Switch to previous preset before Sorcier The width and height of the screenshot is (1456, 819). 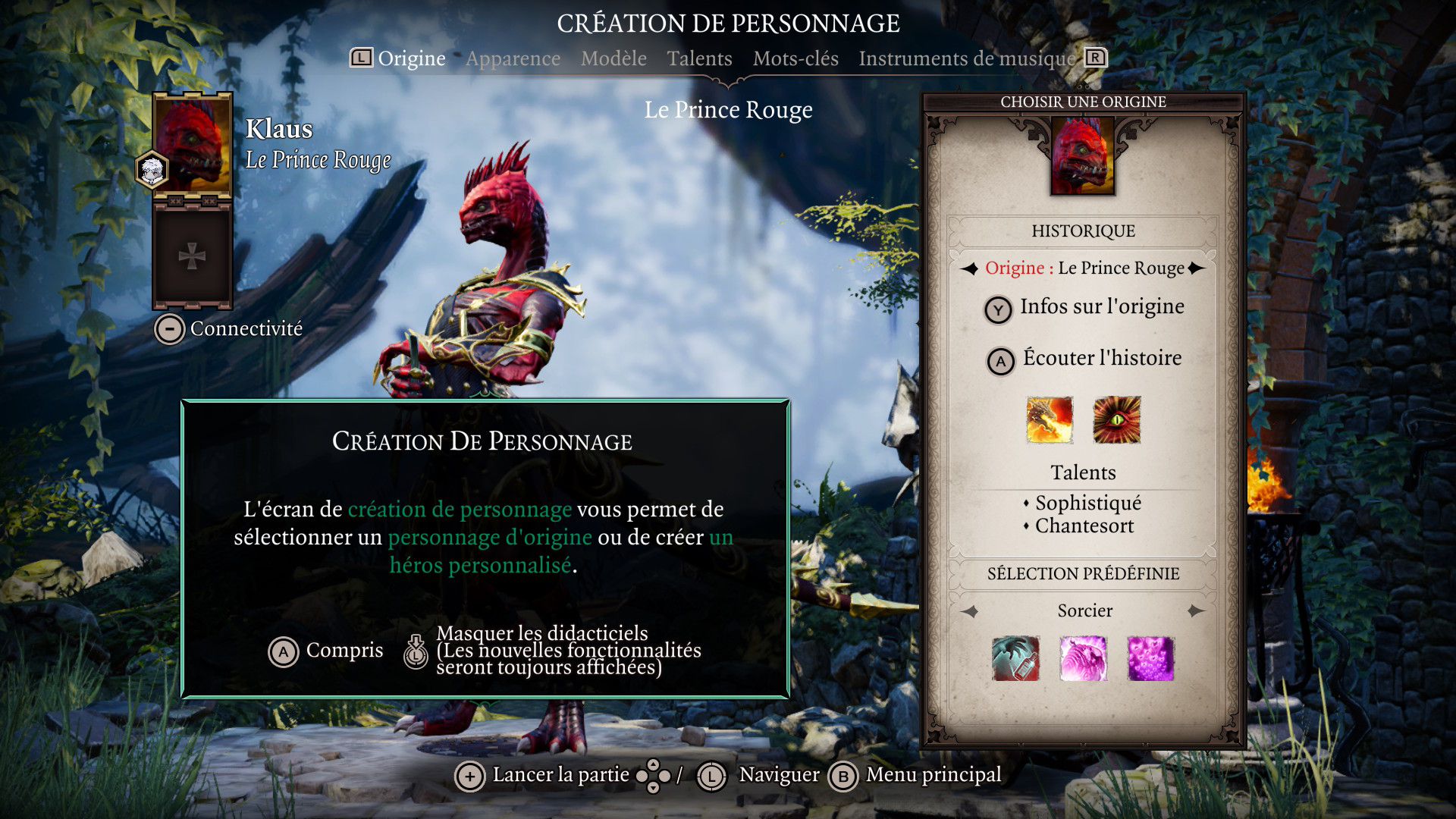pos(970,611)
